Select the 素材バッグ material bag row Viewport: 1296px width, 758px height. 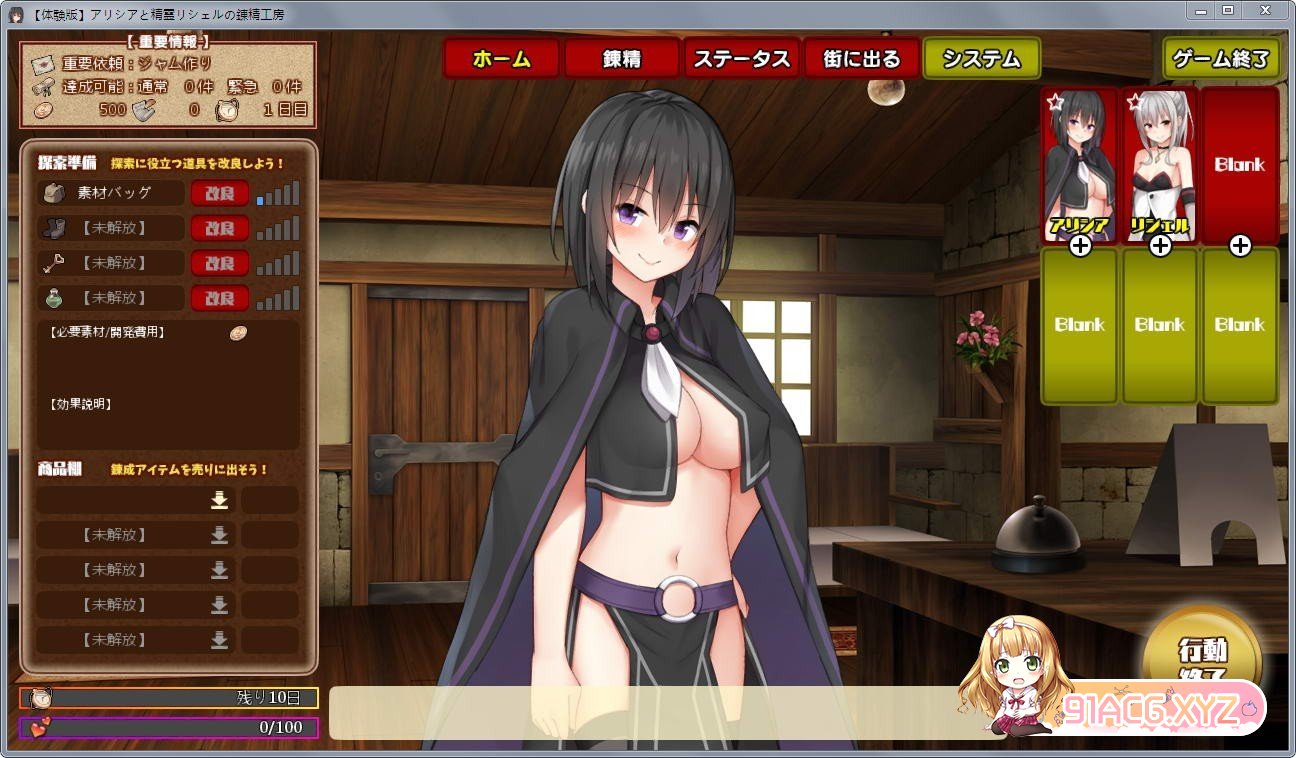(112, 193)
